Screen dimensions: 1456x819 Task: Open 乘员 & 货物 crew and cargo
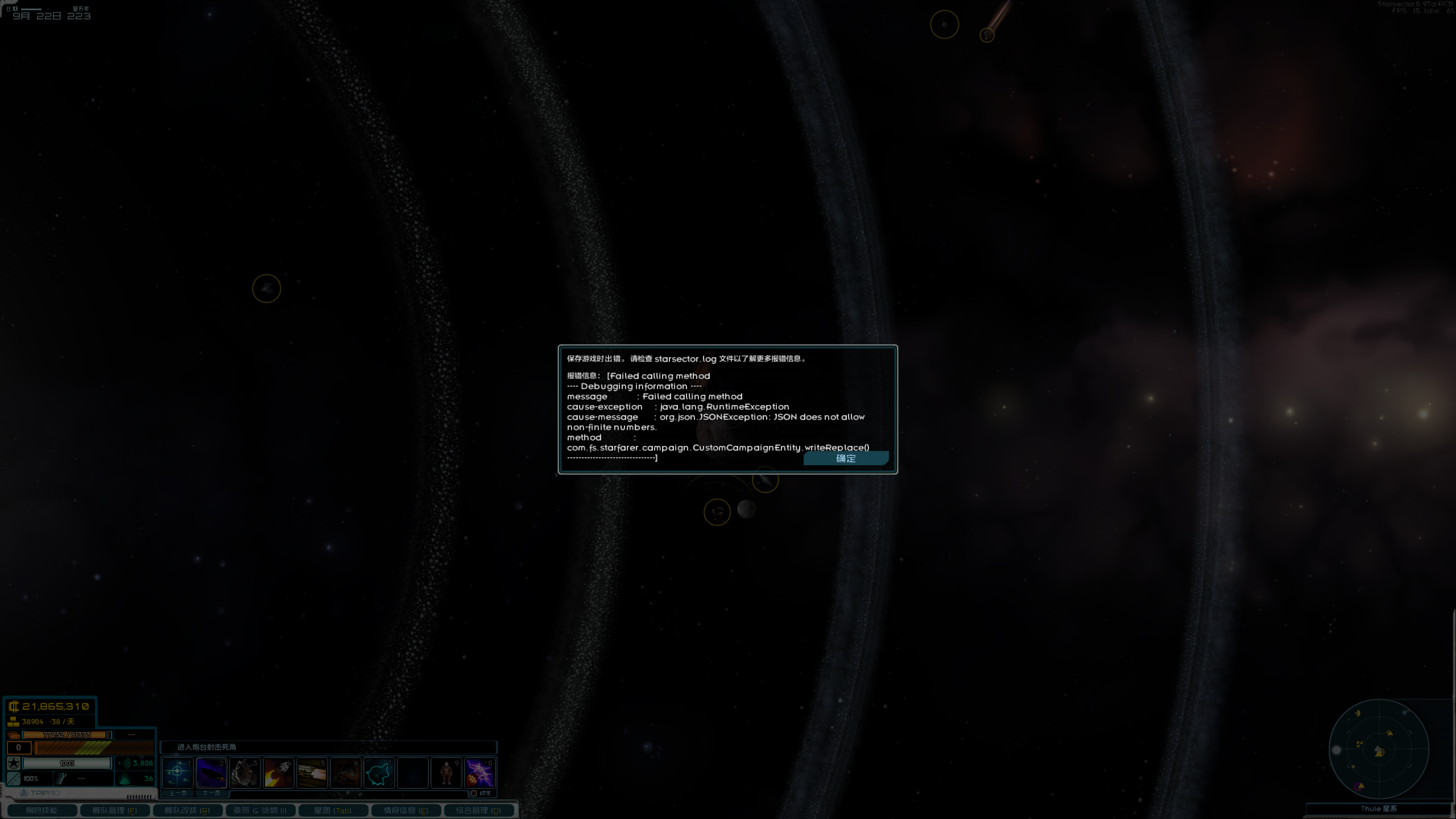coord(260,810)
